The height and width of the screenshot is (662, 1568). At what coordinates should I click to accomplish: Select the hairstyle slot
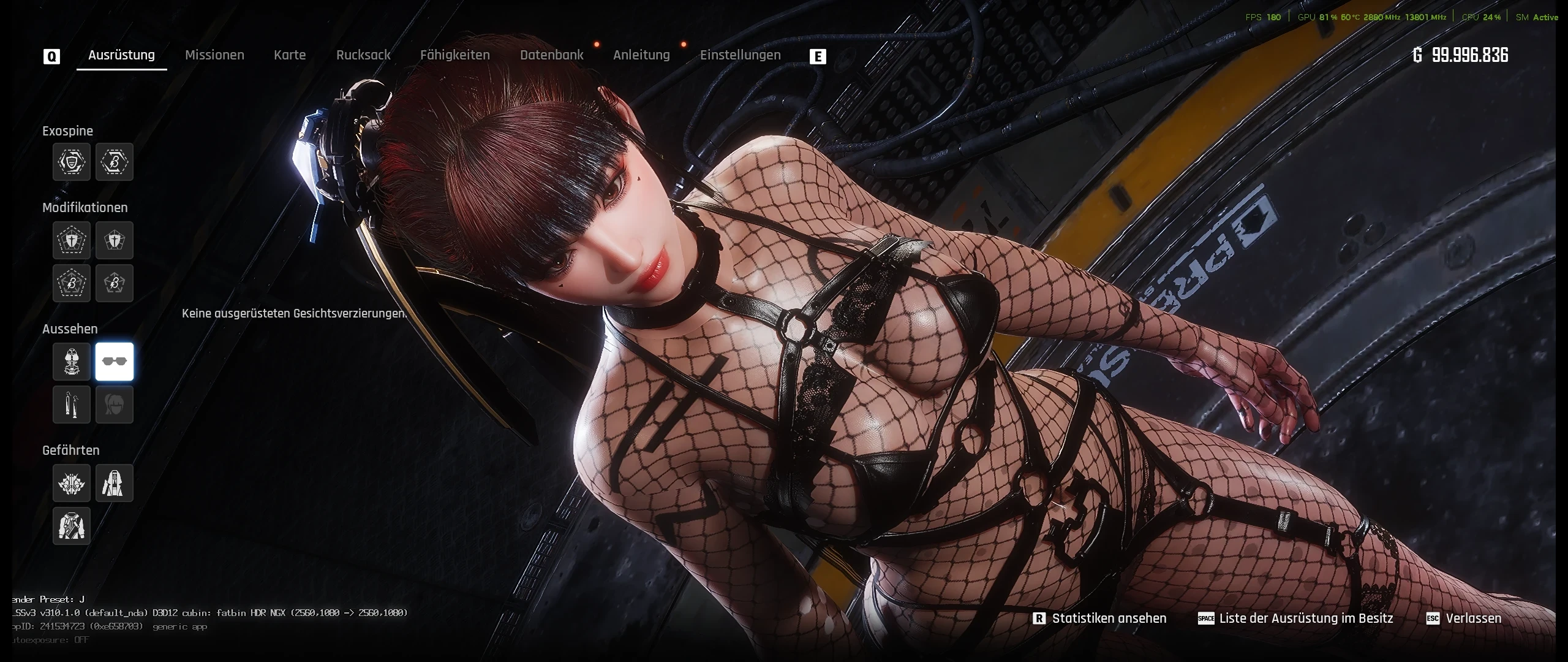114,405
